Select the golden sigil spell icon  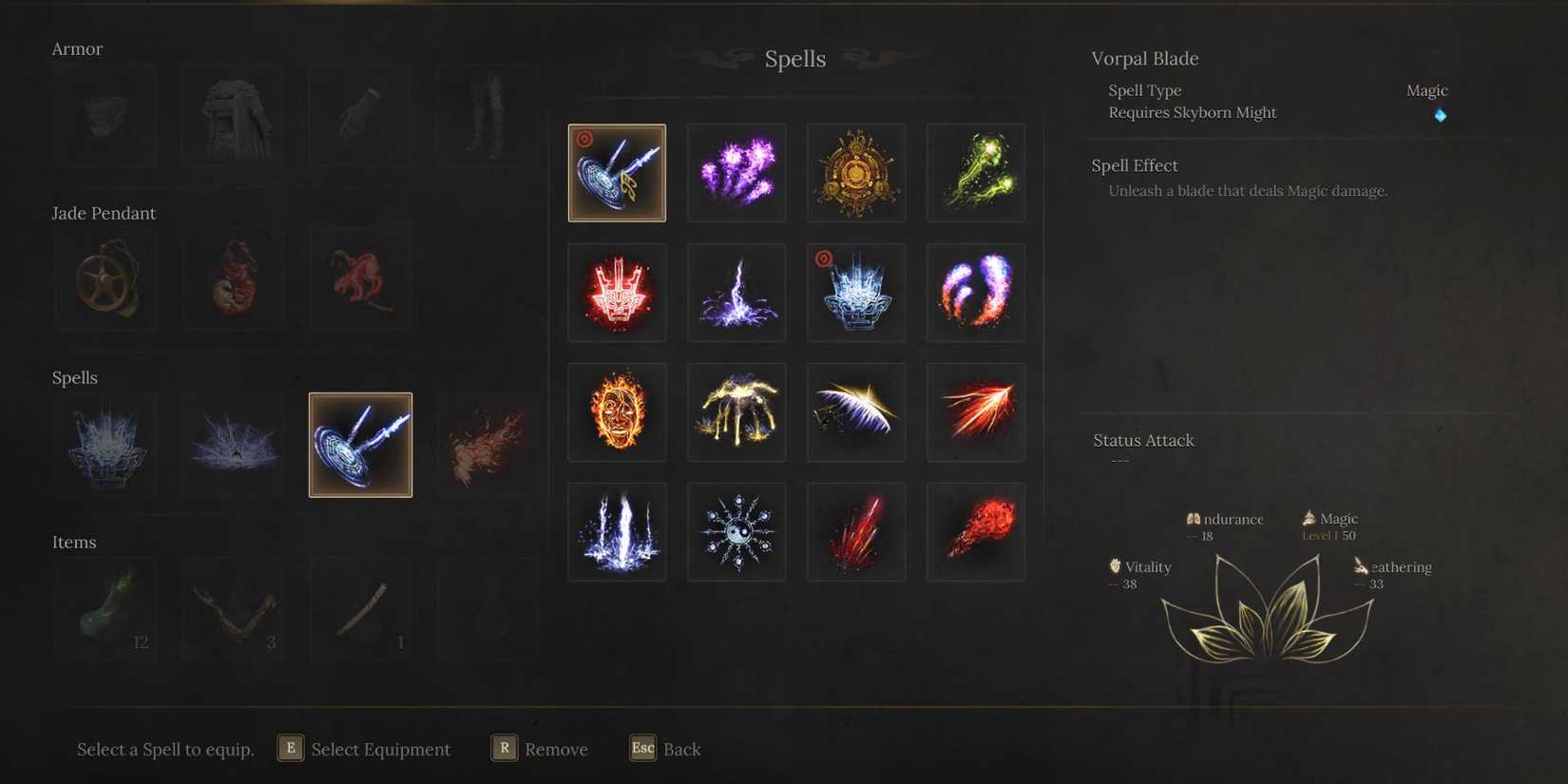[x=855, y=172]
